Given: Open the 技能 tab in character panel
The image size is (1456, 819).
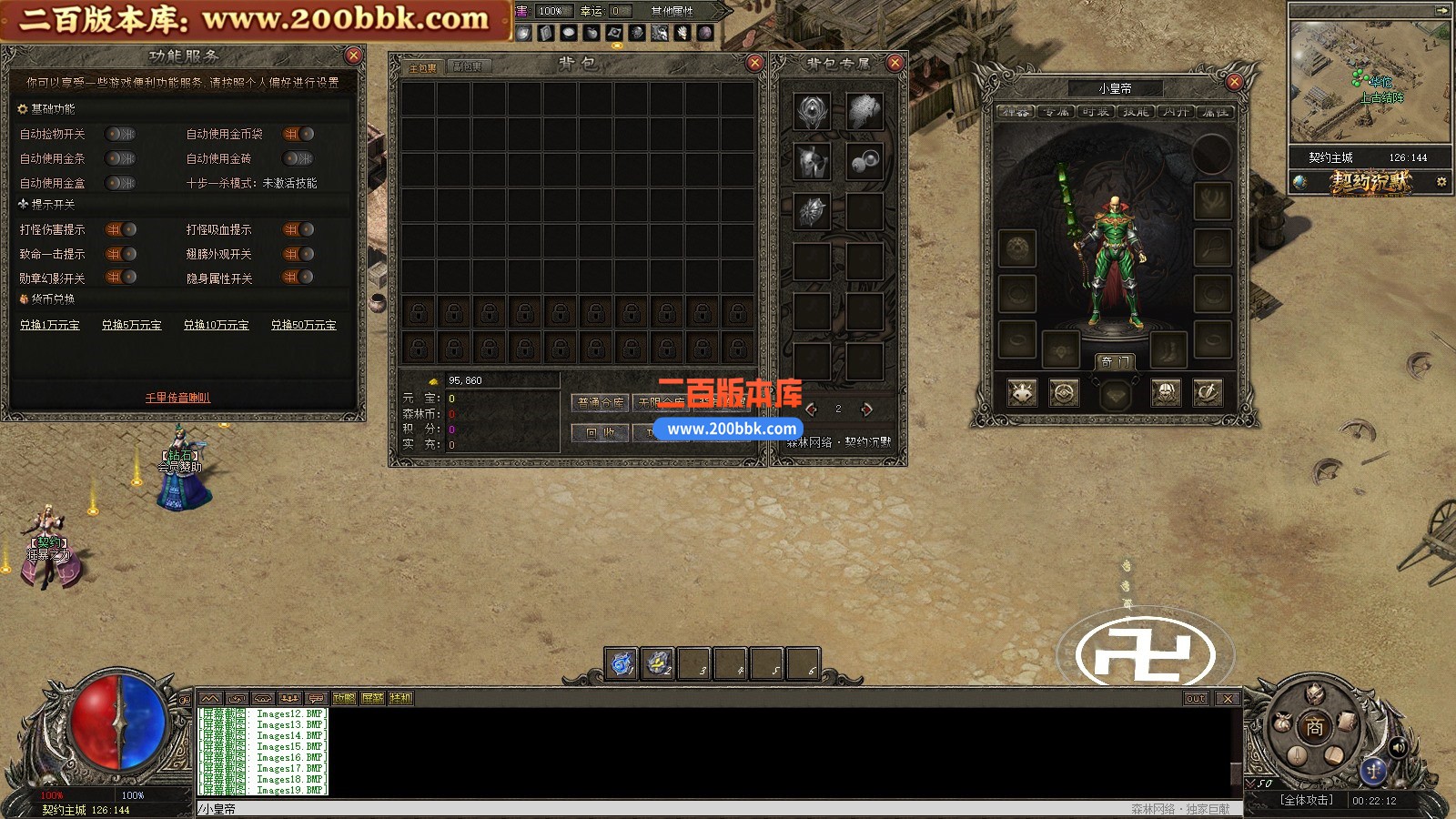Looking at the screenshot, I should [x=1135, y=112].
